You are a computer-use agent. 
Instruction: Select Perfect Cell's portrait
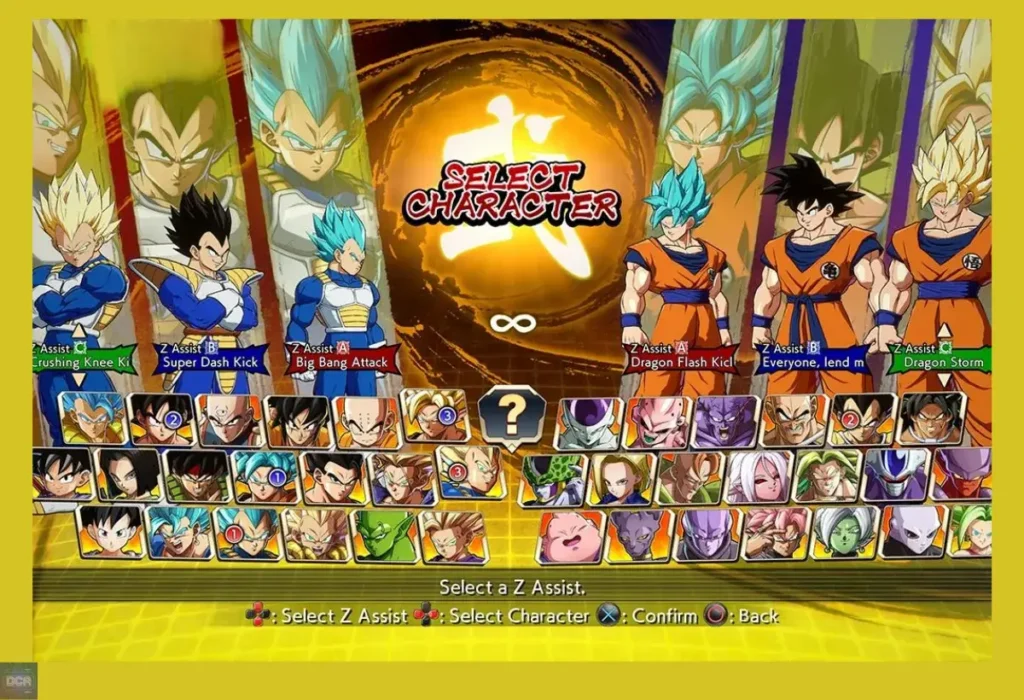pyautogui.click(x=552, y=480)
